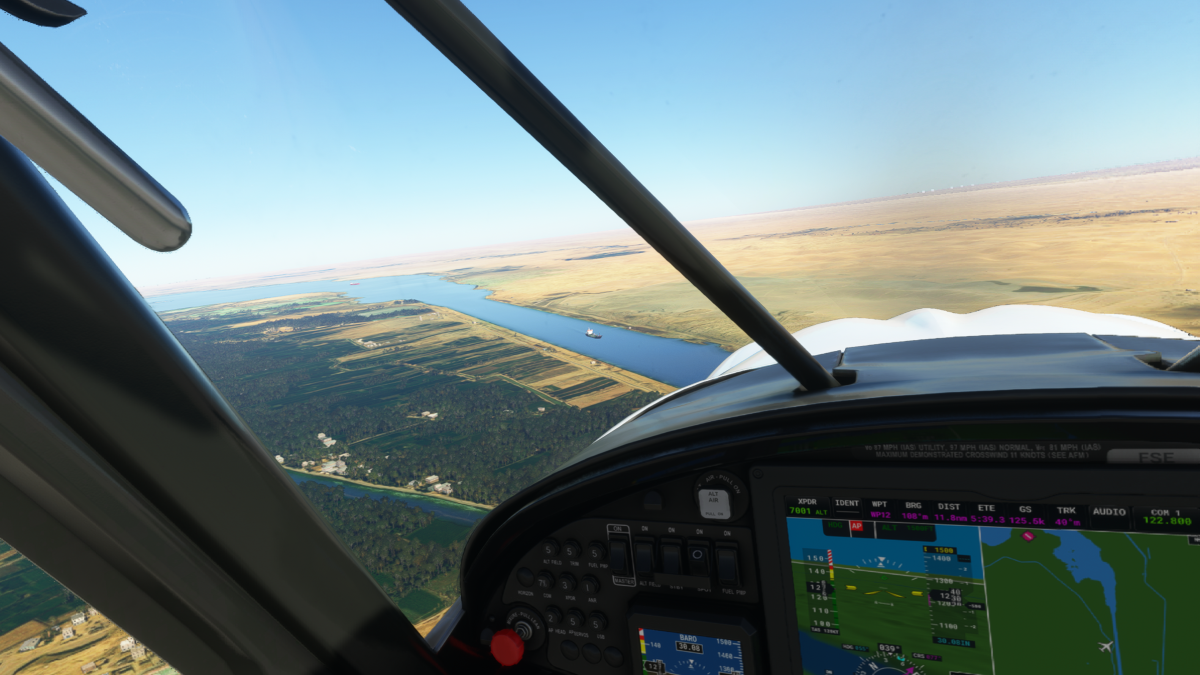
Task: Select the COM 1 frequency box
Action: coord(1166,516)
